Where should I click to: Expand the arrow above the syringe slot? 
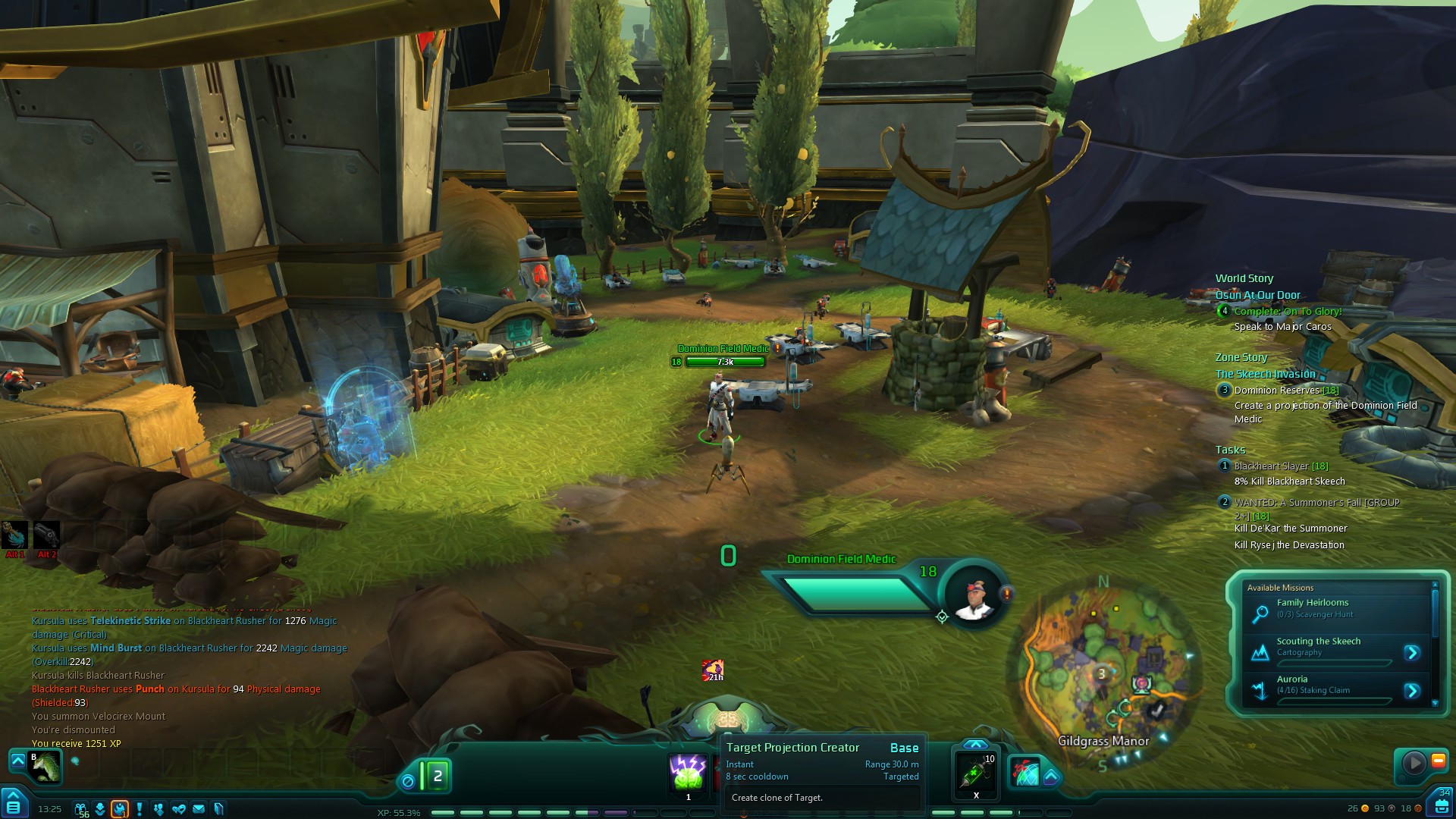[976, 745]
